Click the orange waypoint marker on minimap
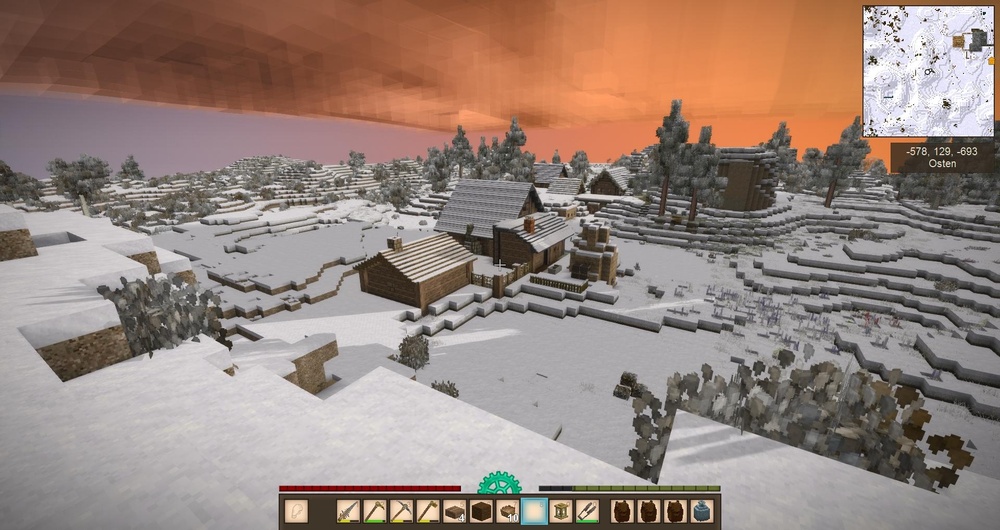The width and height of the screenshot is (1000, 530). click(x=959, y=40)
